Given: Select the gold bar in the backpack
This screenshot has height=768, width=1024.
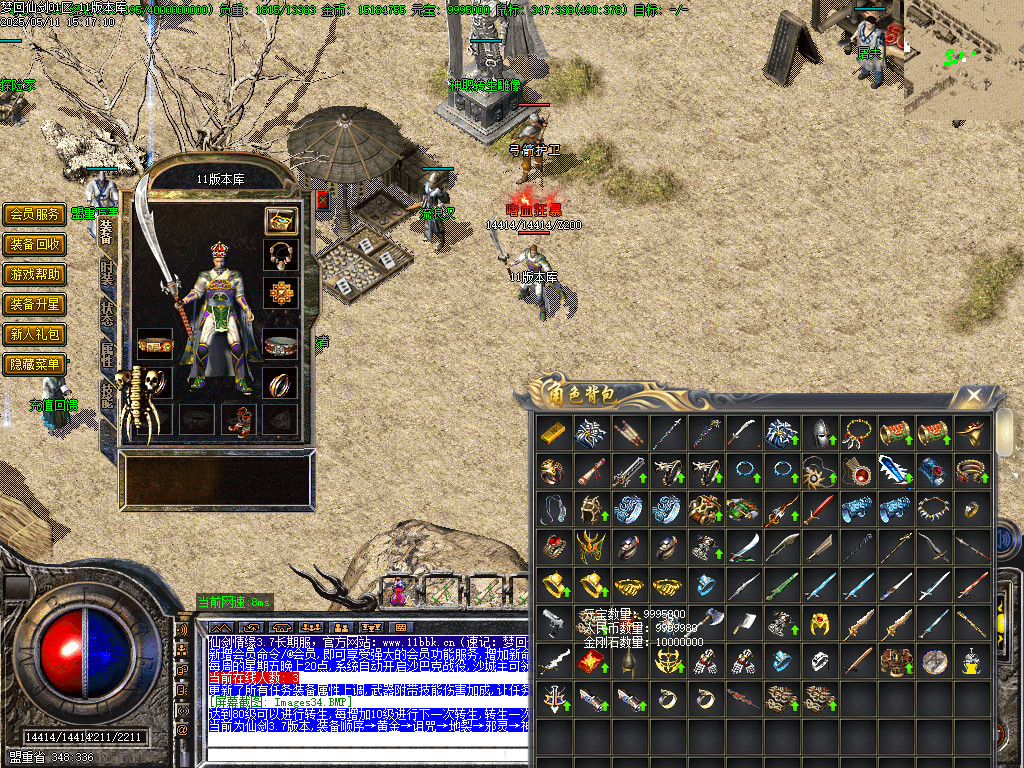Looking at the screenshot, I should pos(553,433).
